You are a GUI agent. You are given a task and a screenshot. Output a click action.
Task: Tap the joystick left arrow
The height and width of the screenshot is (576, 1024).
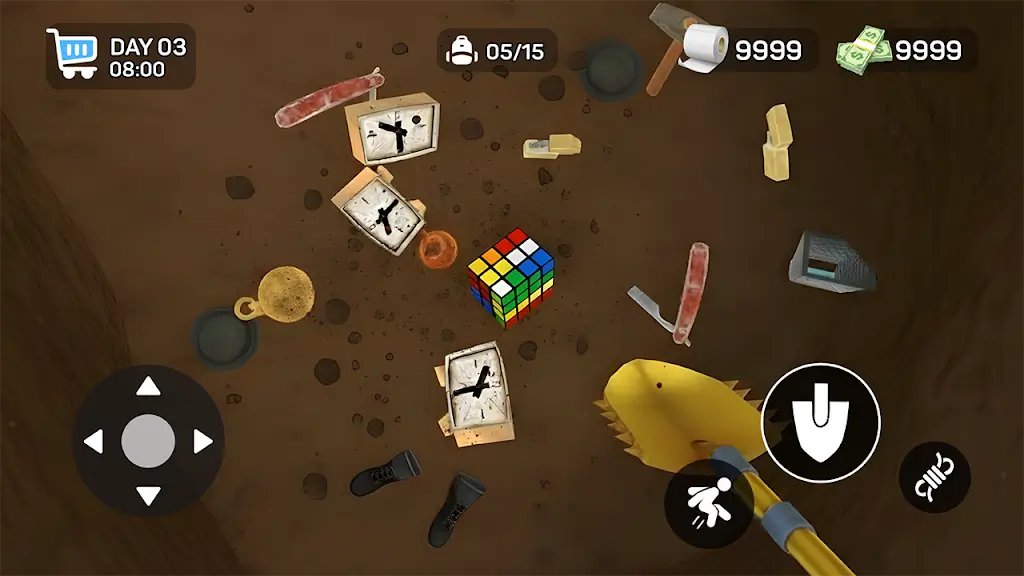click(94, 441)
